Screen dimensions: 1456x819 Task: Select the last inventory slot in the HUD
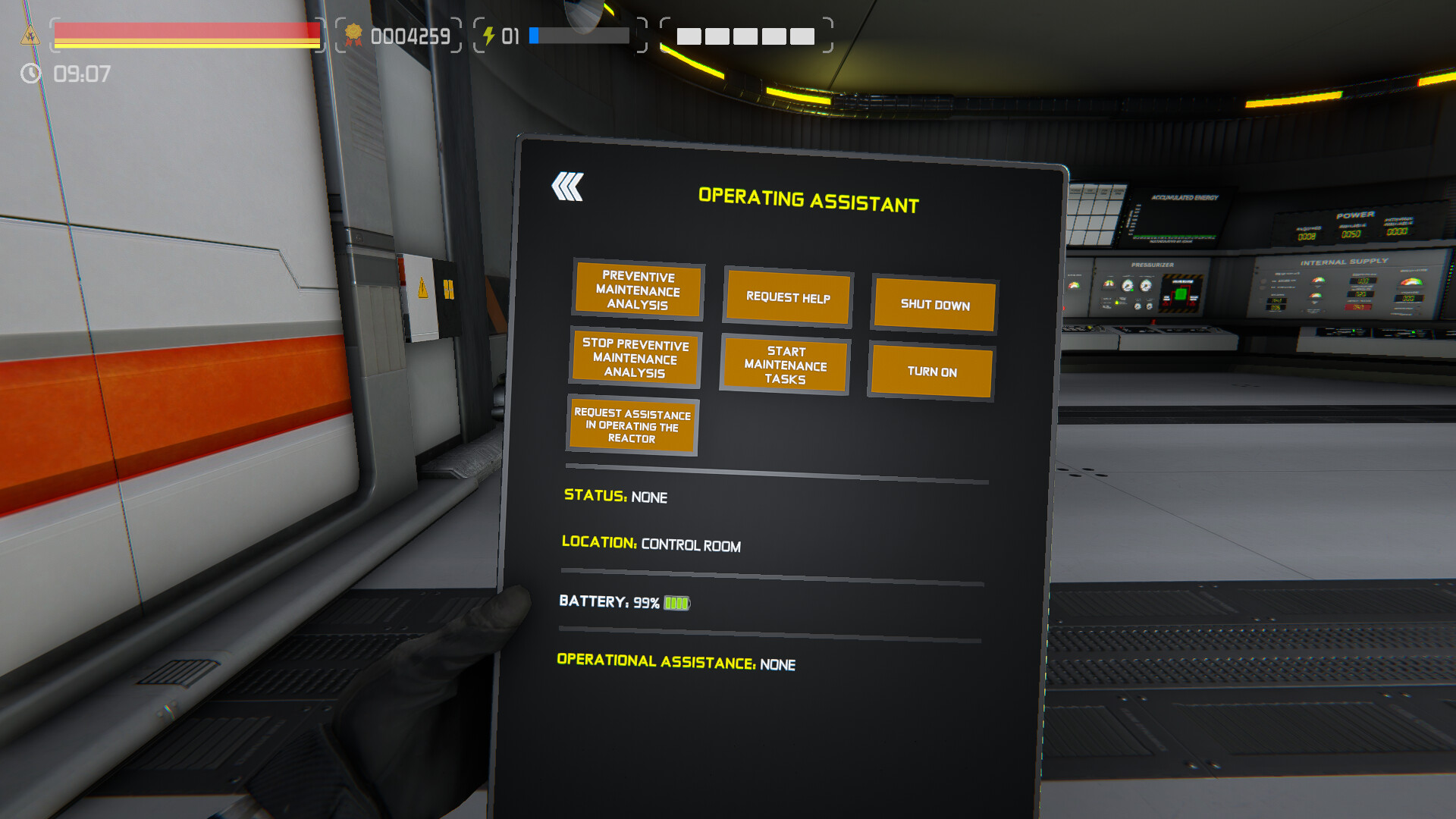click(803, 36)
